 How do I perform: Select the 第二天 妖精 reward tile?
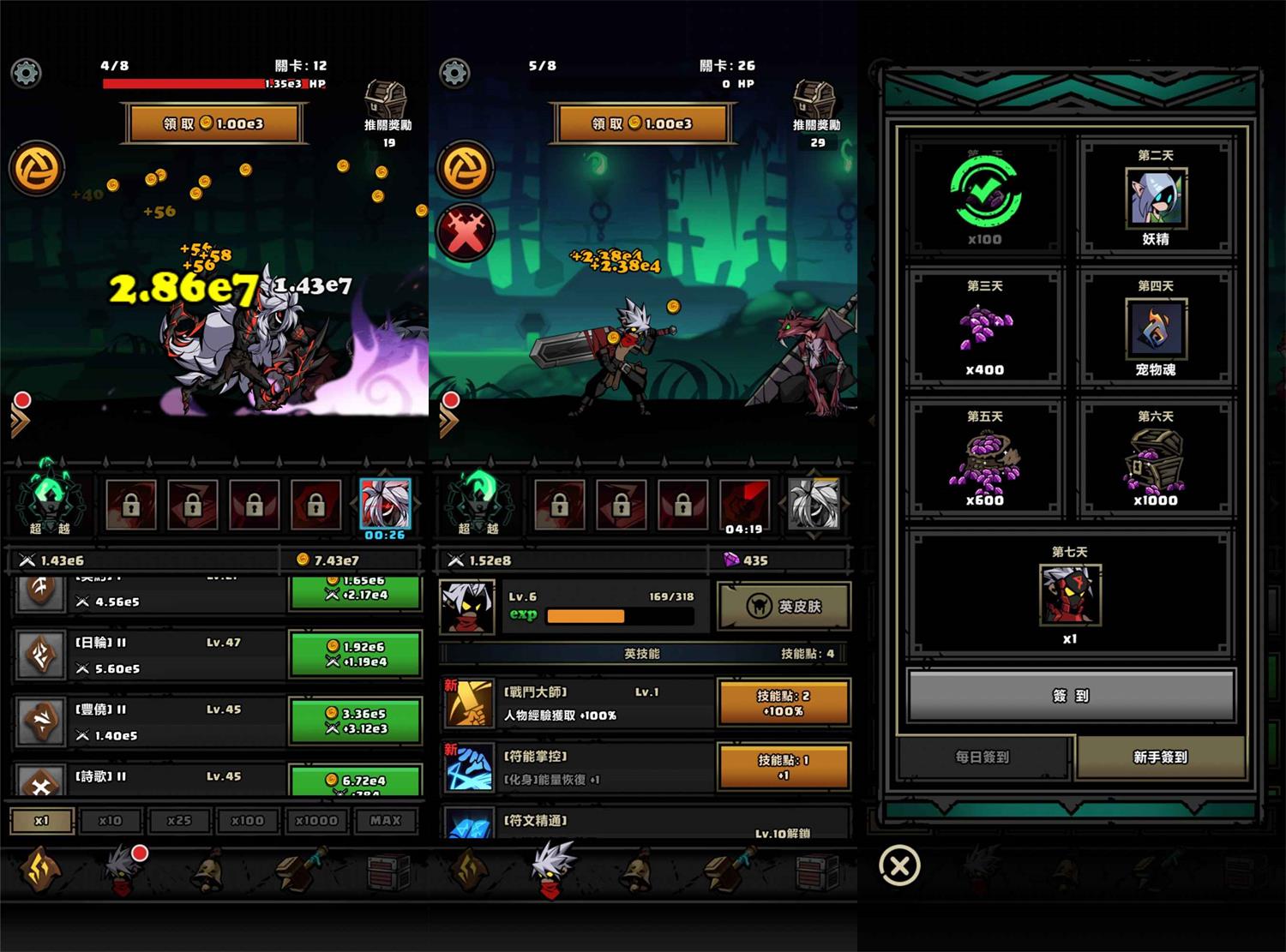(x=1155, y=198)
